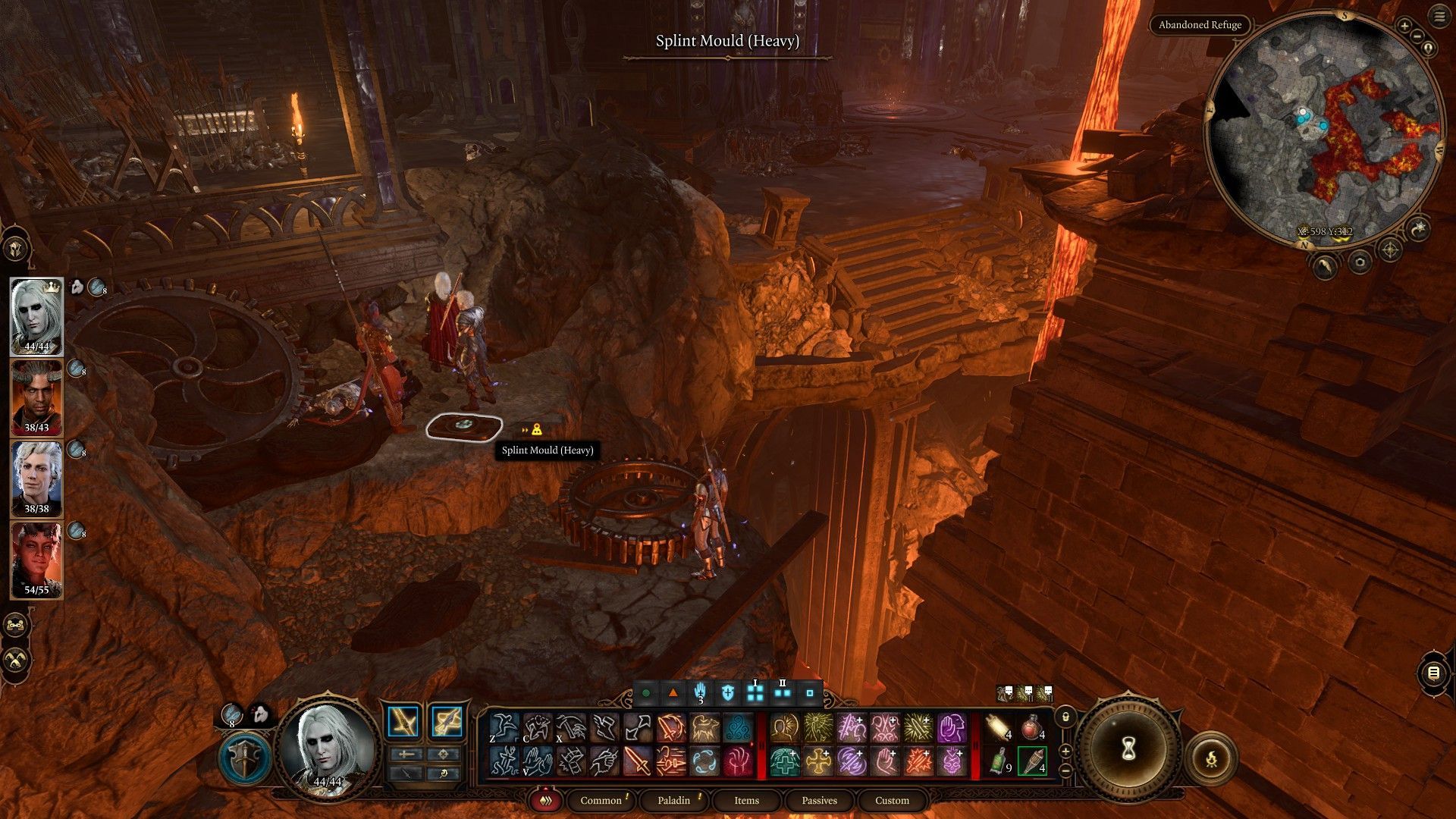Viewport: 1456px width, 819px height.
Task: Show the Passives tab
Action: (819, 800)
